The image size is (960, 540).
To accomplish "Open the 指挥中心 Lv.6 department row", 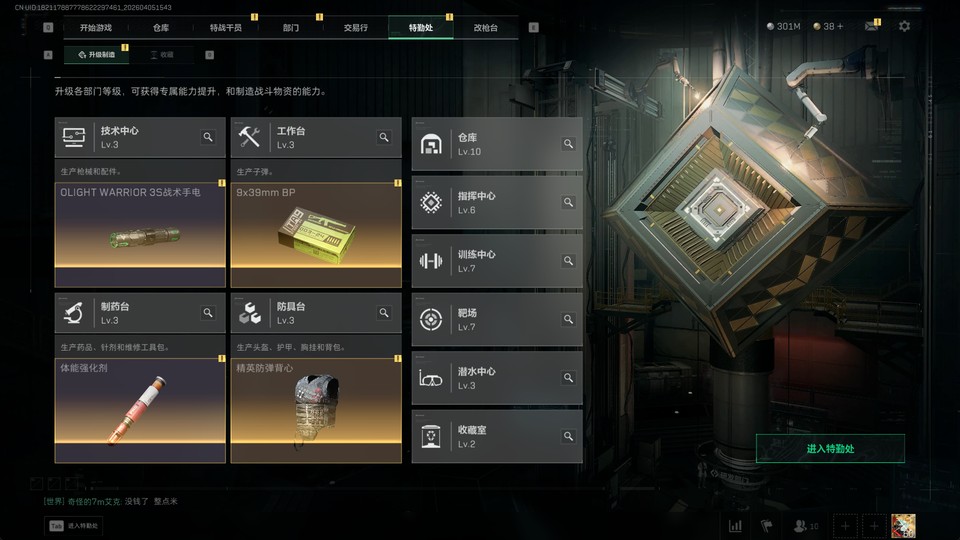I will pos(496,202).
